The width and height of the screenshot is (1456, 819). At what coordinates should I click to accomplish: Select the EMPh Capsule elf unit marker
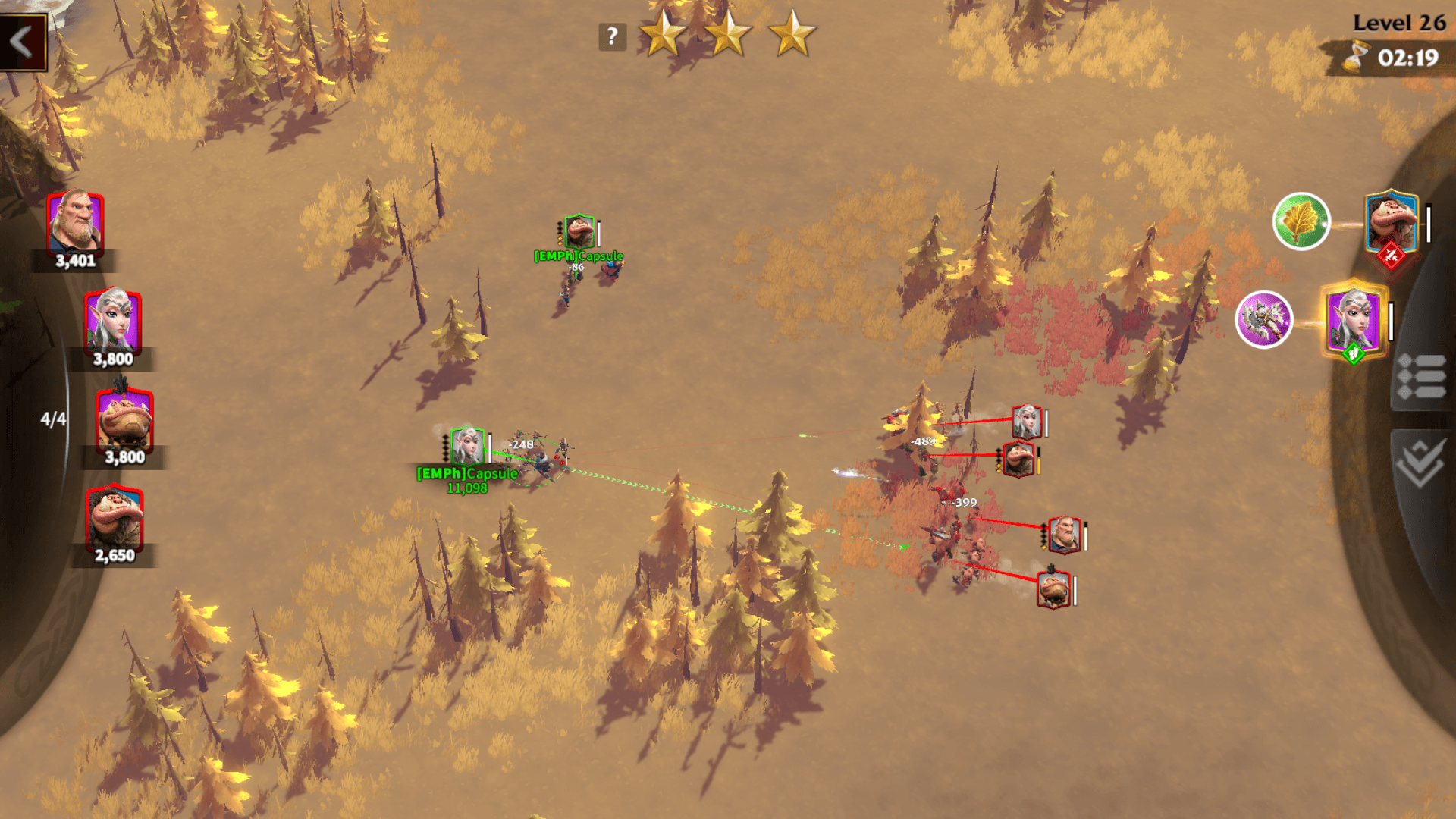(x=467, y=446)
